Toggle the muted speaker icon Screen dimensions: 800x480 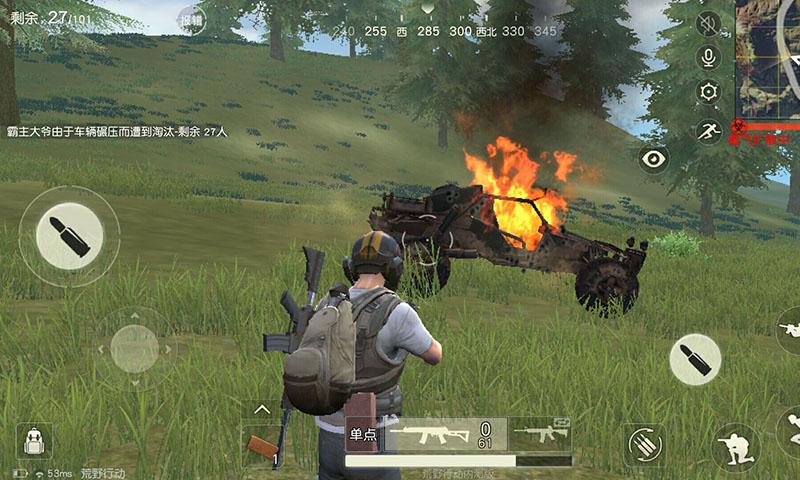click(708, 24)
